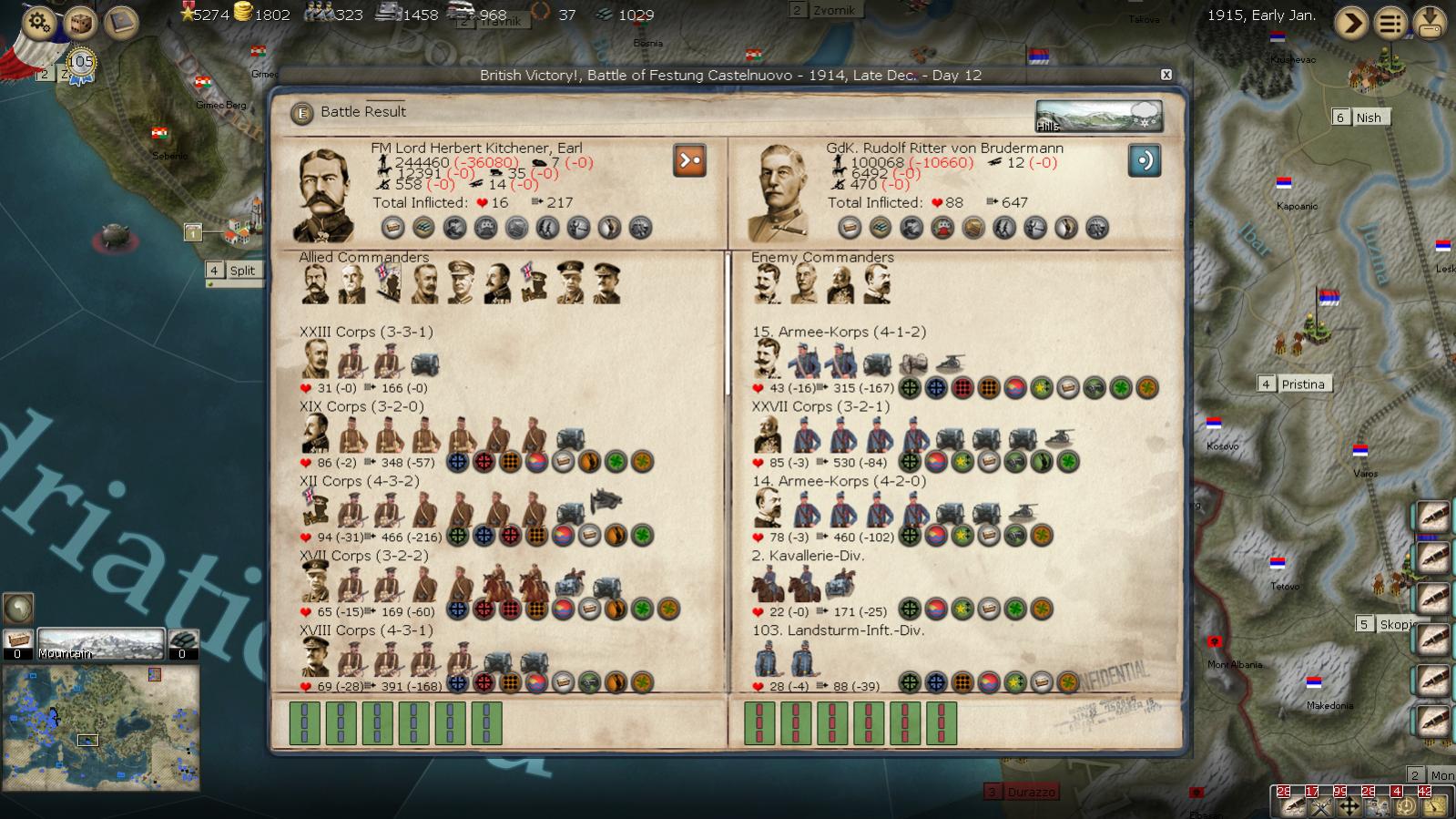
Task: Select the 2. Kavallerie-Div. first cavalry unit
Action: (769, 583)
